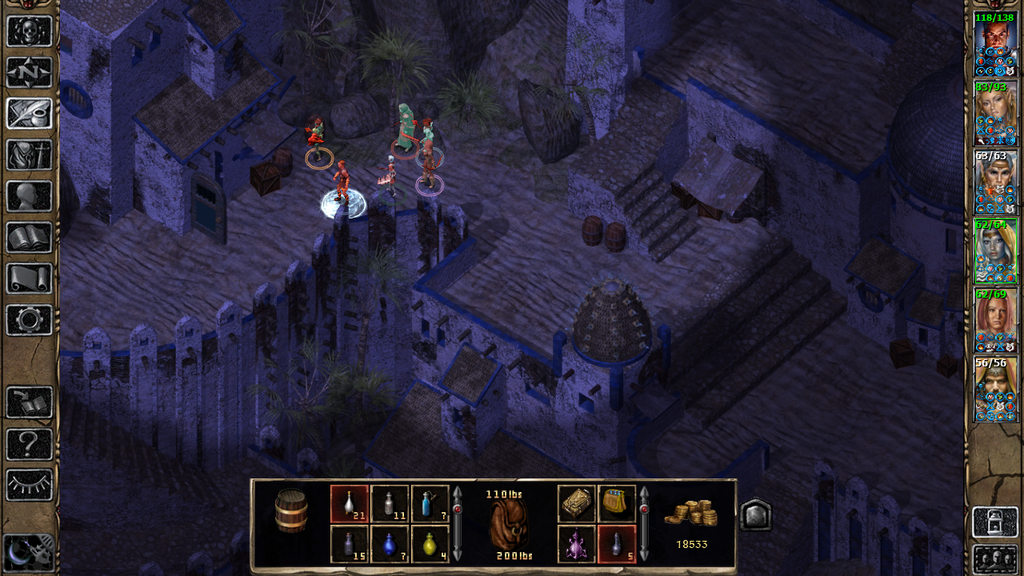Close the barrel container panel
This screenshot has width=1024, height=576.
(x=757, y=514)
